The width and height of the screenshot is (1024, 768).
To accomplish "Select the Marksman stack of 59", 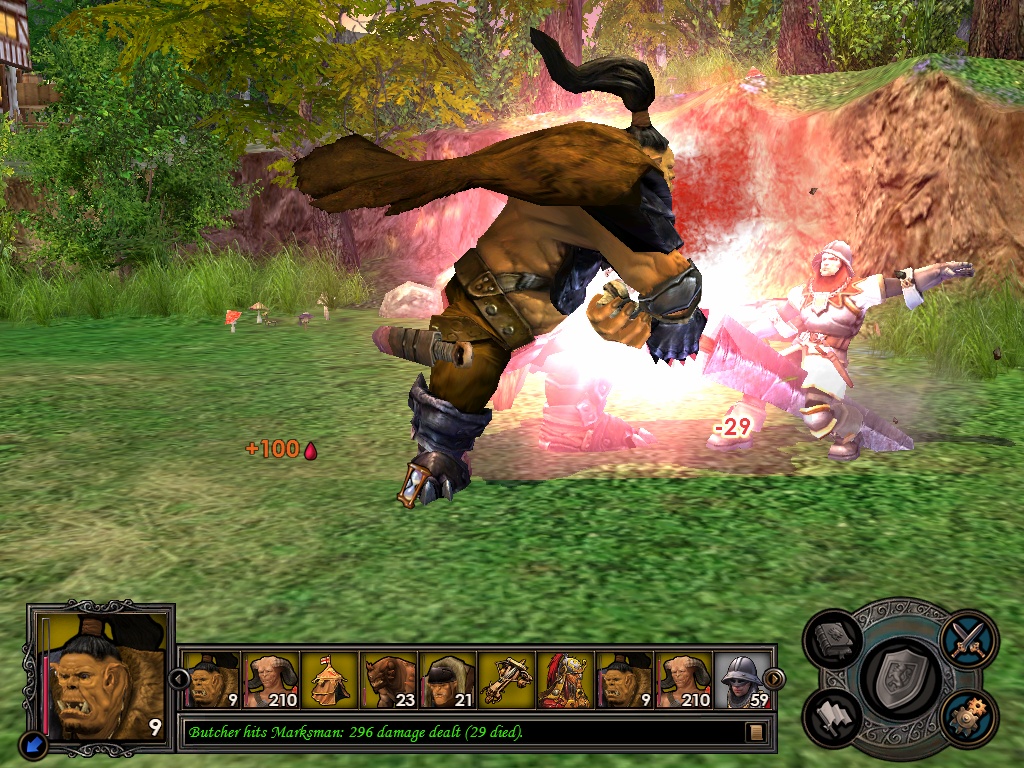I will (x=741, y=680).
